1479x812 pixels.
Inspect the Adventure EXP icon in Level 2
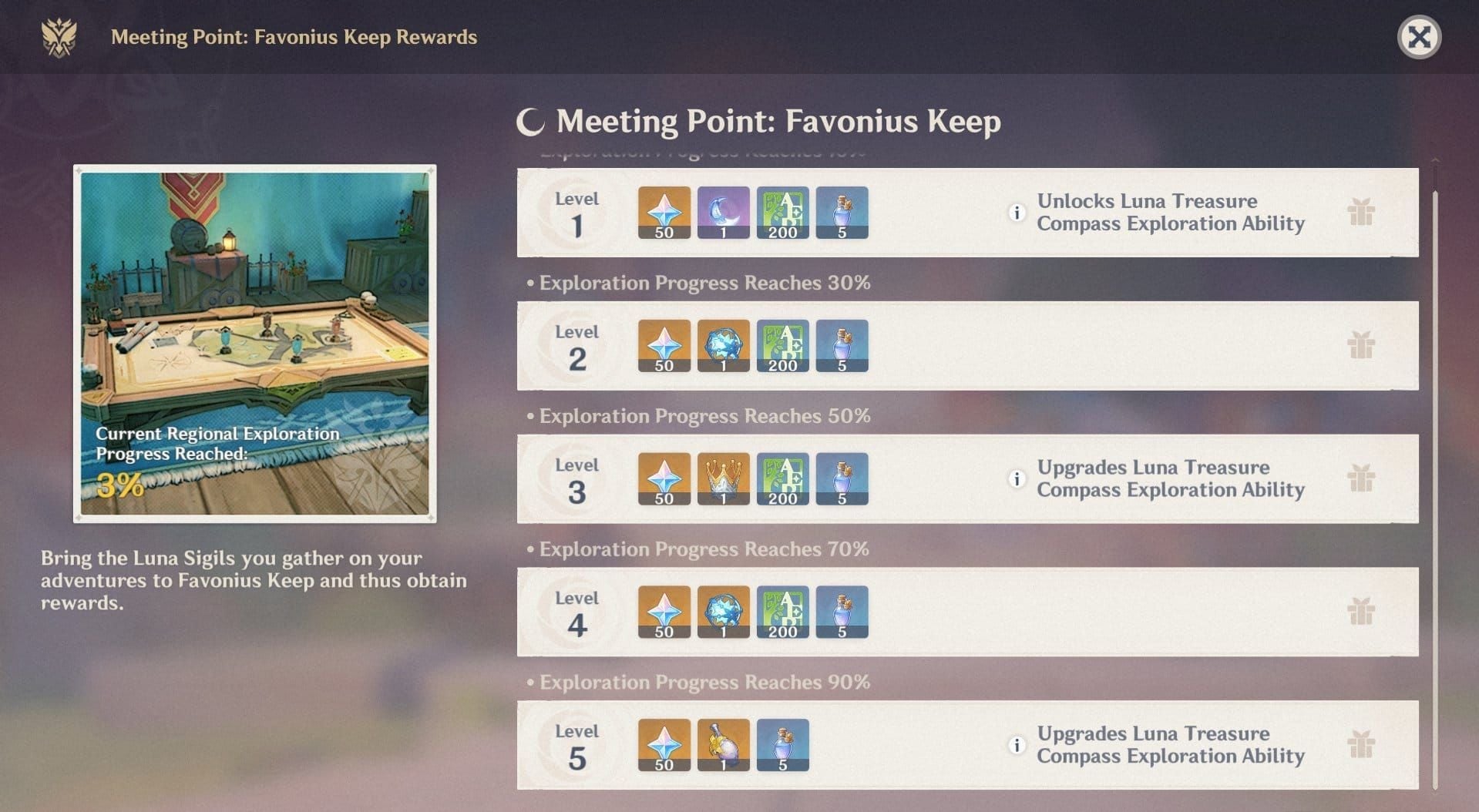pyautogui.click(x=782, y=345)
